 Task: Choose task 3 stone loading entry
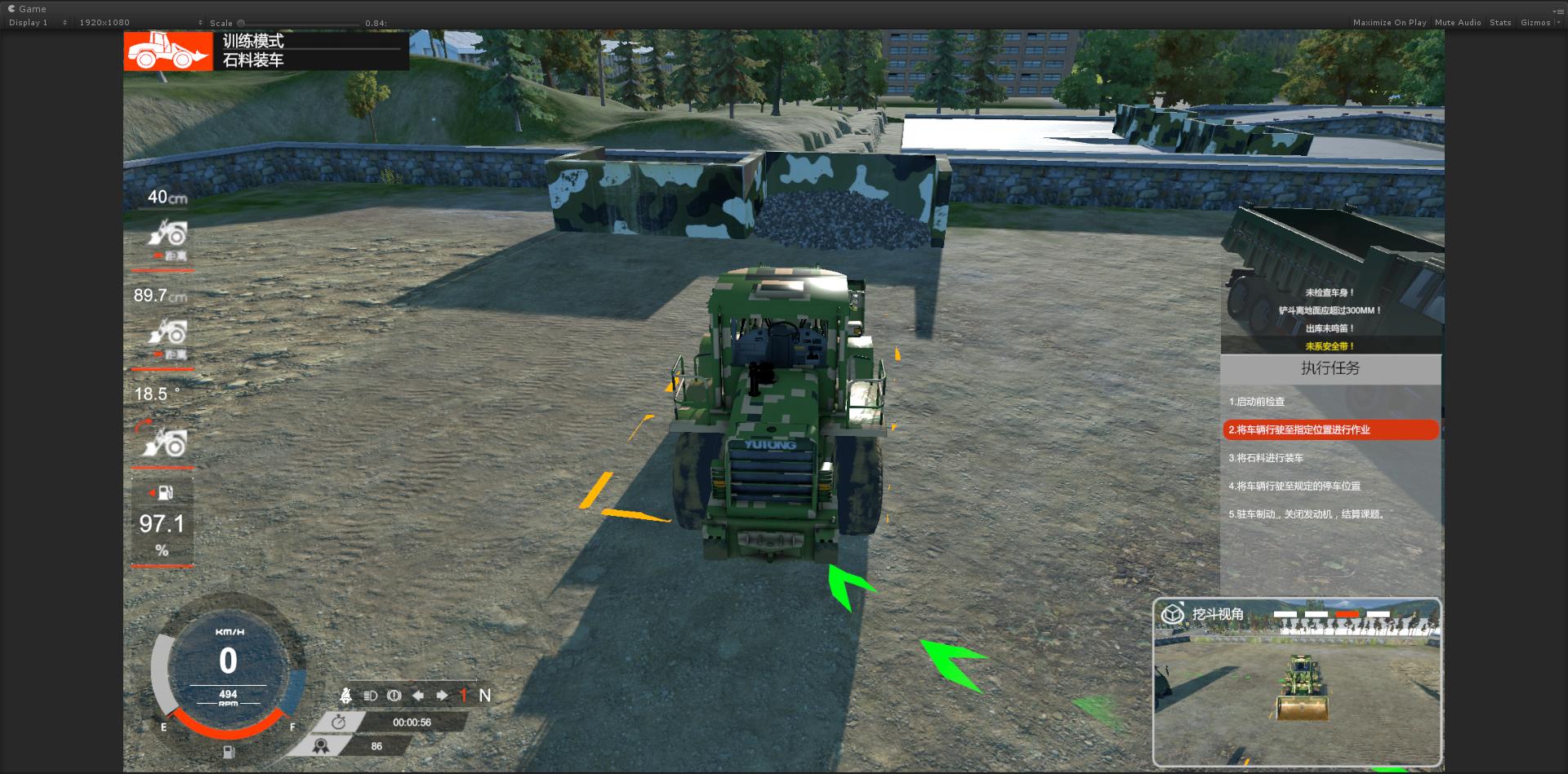point(1266,458)
